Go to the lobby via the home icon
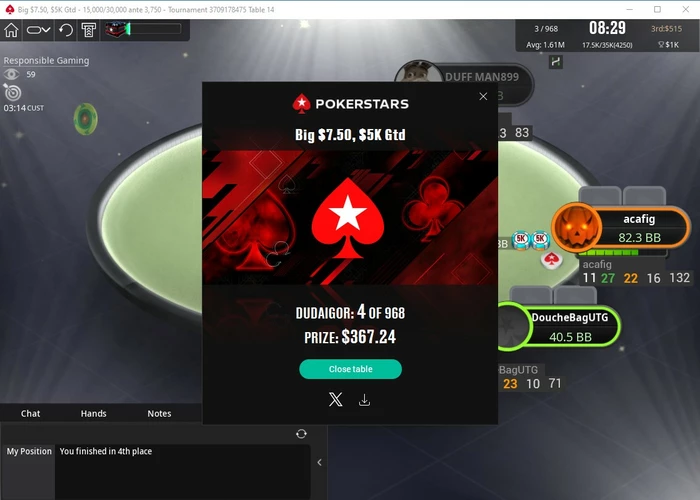 pos(12,30)
